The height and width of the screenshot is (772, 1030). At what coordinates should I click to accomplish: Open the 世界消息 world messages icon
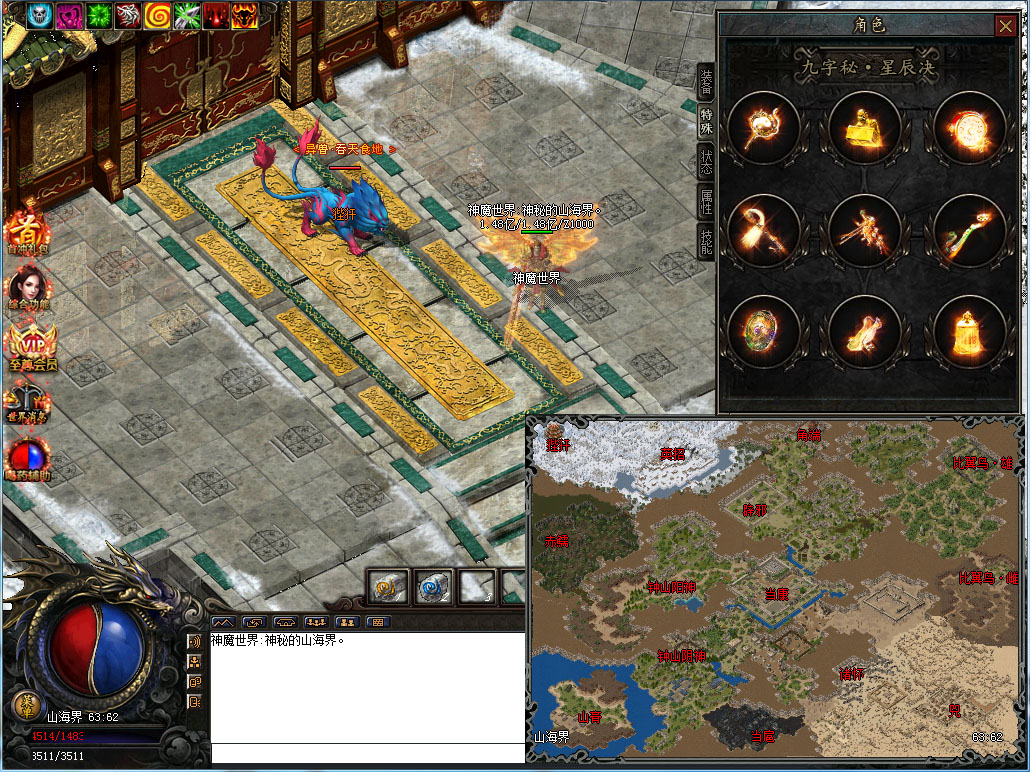29,400
